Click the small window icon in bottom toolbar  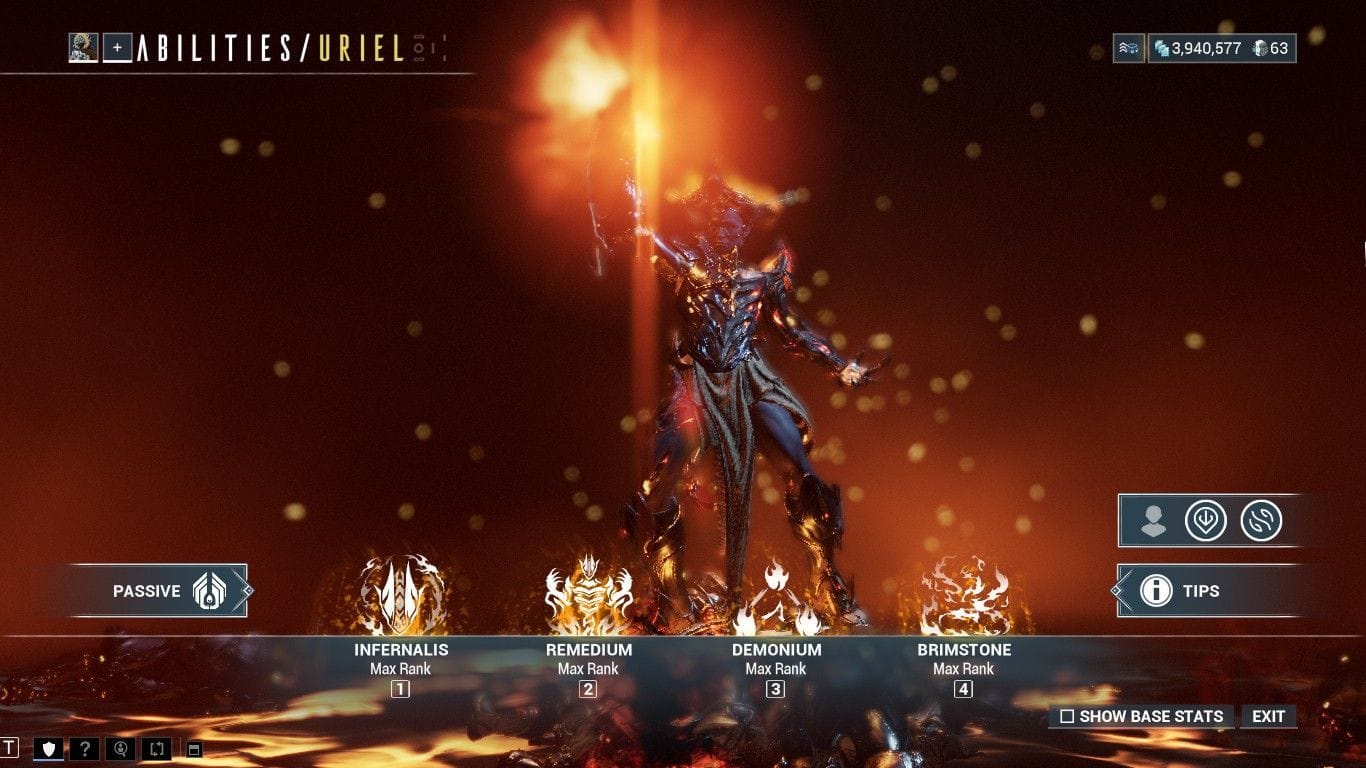[x=194, y=749]
